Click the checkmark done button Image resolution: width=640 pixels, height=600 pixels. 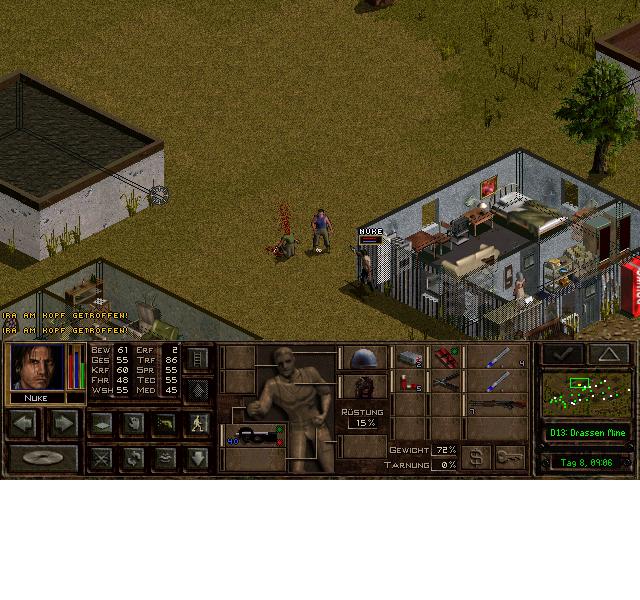coord(562,353)
